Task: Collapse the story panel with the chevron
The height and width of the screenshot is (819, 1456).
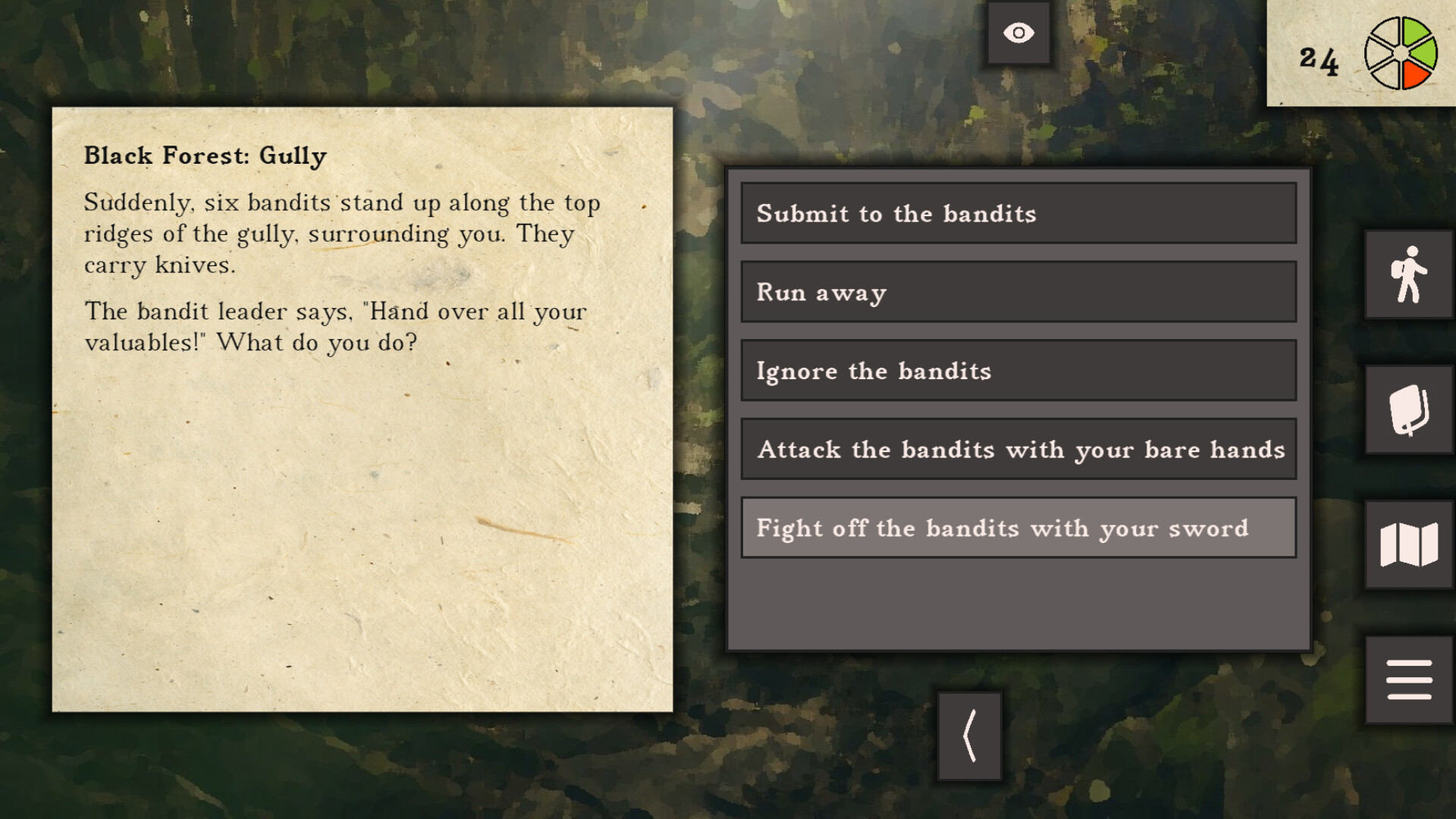Action: (x=969, y=736)
